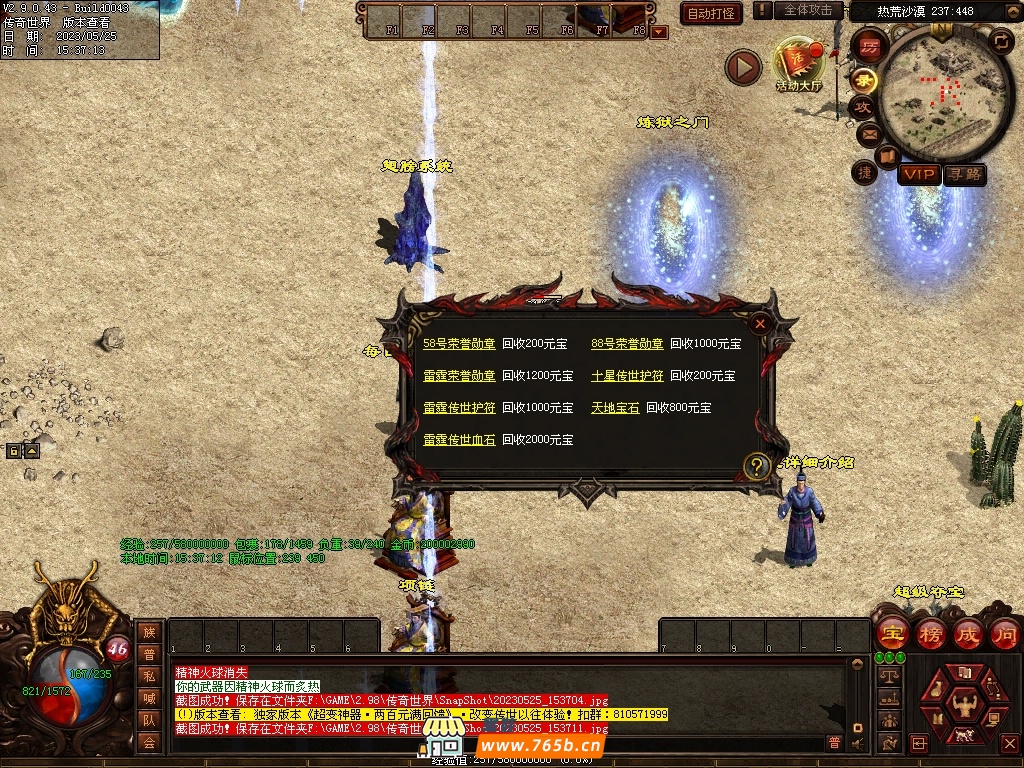The height and width of the screenshot is (768, 1024).
Task: Activate the 寻路 pathfinding button
Action: click(x=964, y=175)
